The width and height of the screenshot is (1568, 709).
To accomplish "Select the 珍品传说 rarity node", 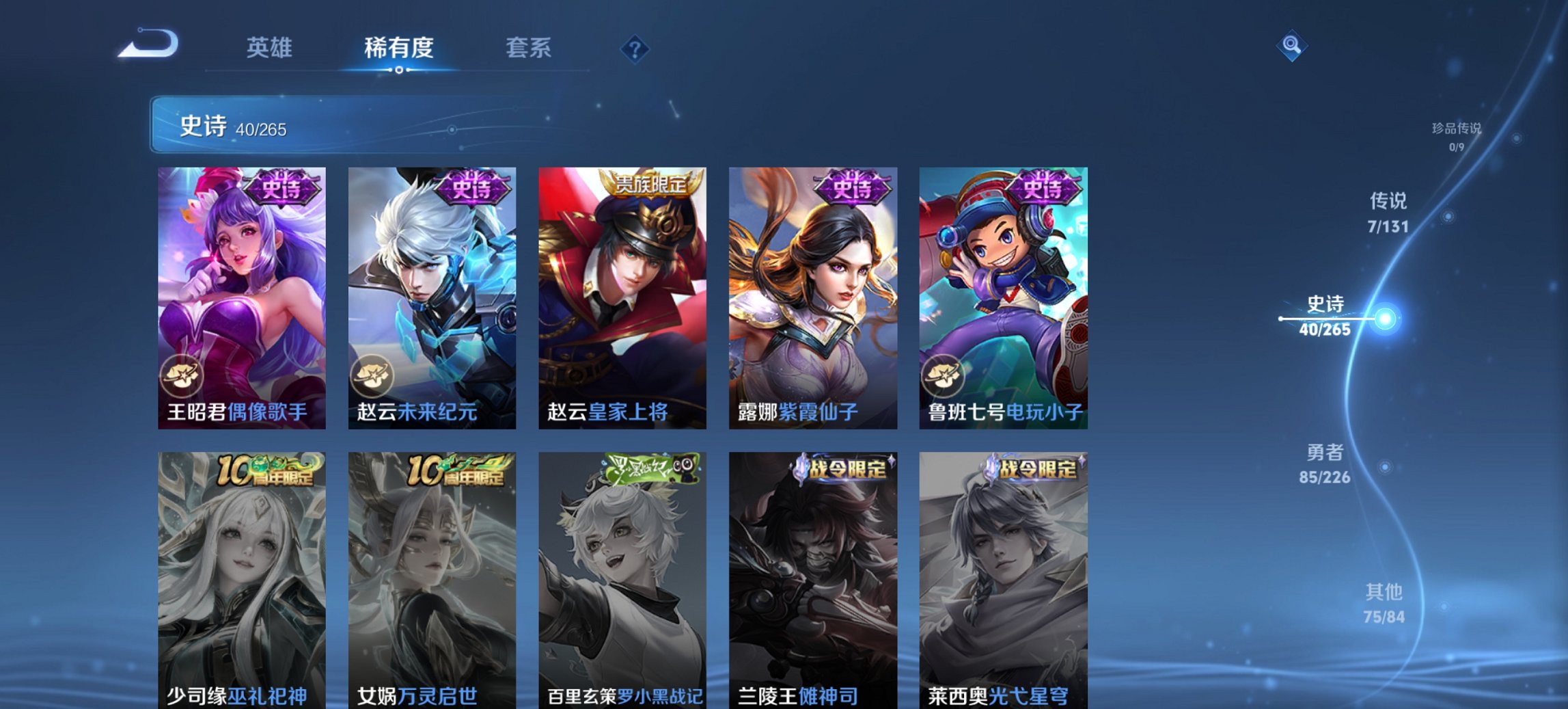I will point(1457,135).
